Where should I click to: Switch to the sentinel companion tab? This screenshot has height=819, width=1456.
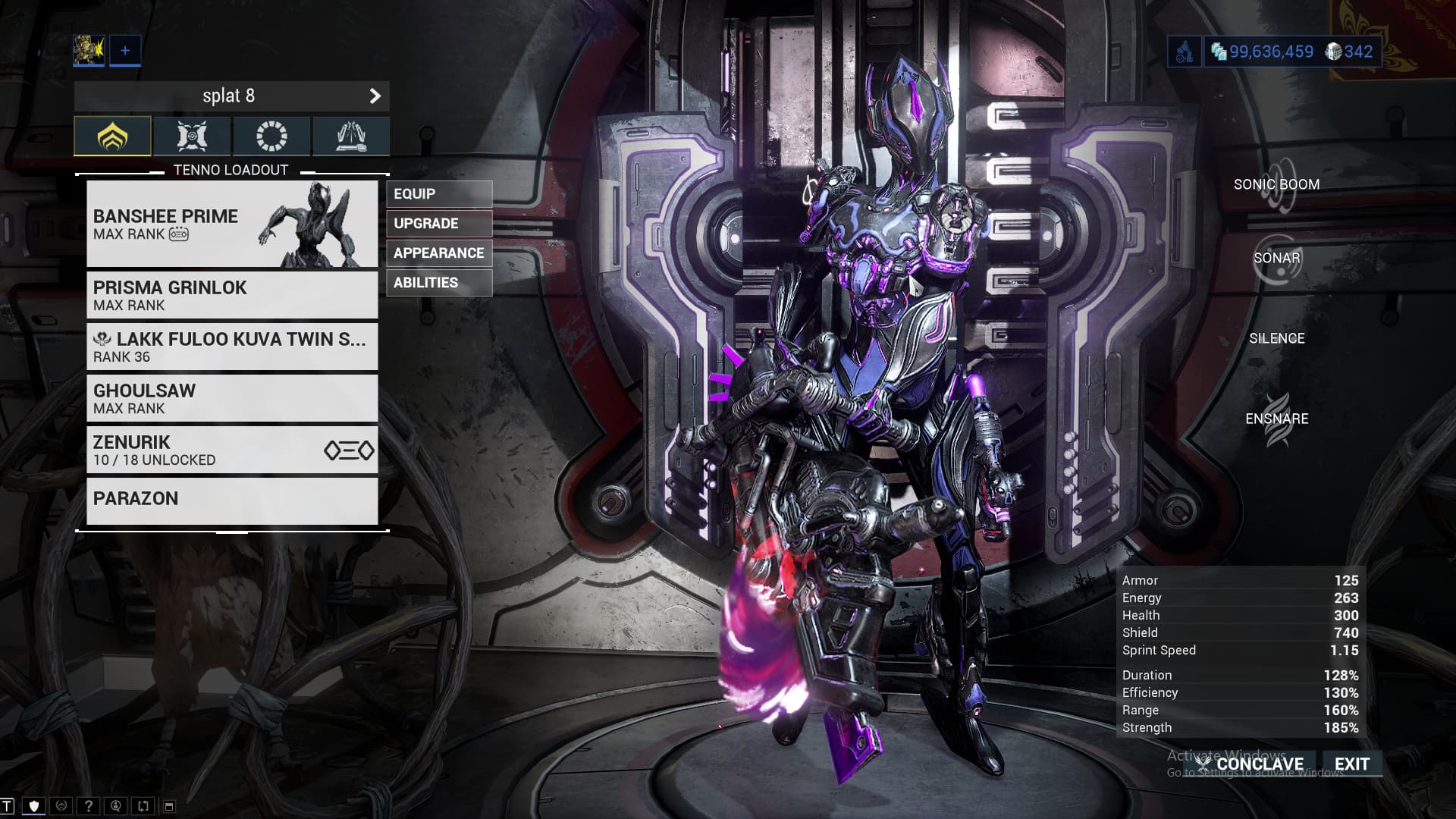[x=192, y=136]
